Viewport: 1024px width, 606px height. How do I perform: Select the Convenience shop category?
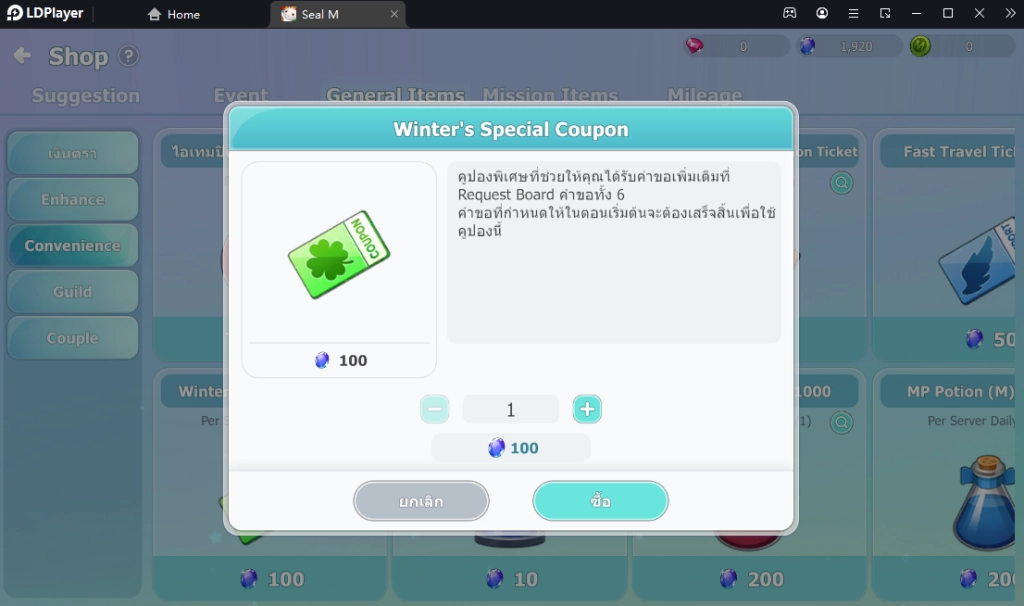click(72, 245)
